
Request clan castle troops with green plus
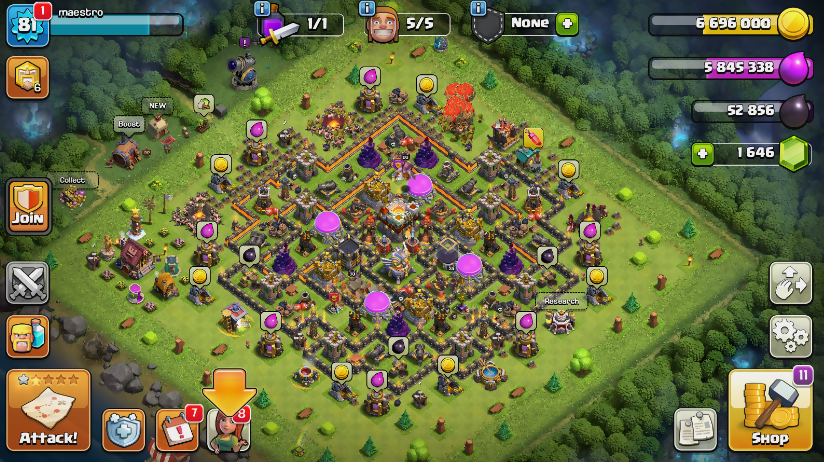(567, 24)
